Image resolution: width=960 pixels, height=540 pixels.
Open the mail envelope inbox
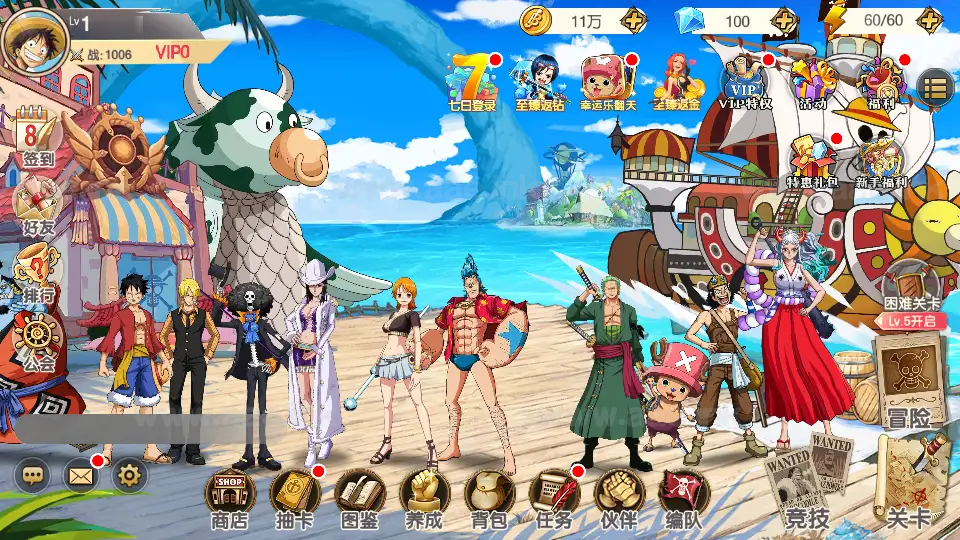point(81,475)
